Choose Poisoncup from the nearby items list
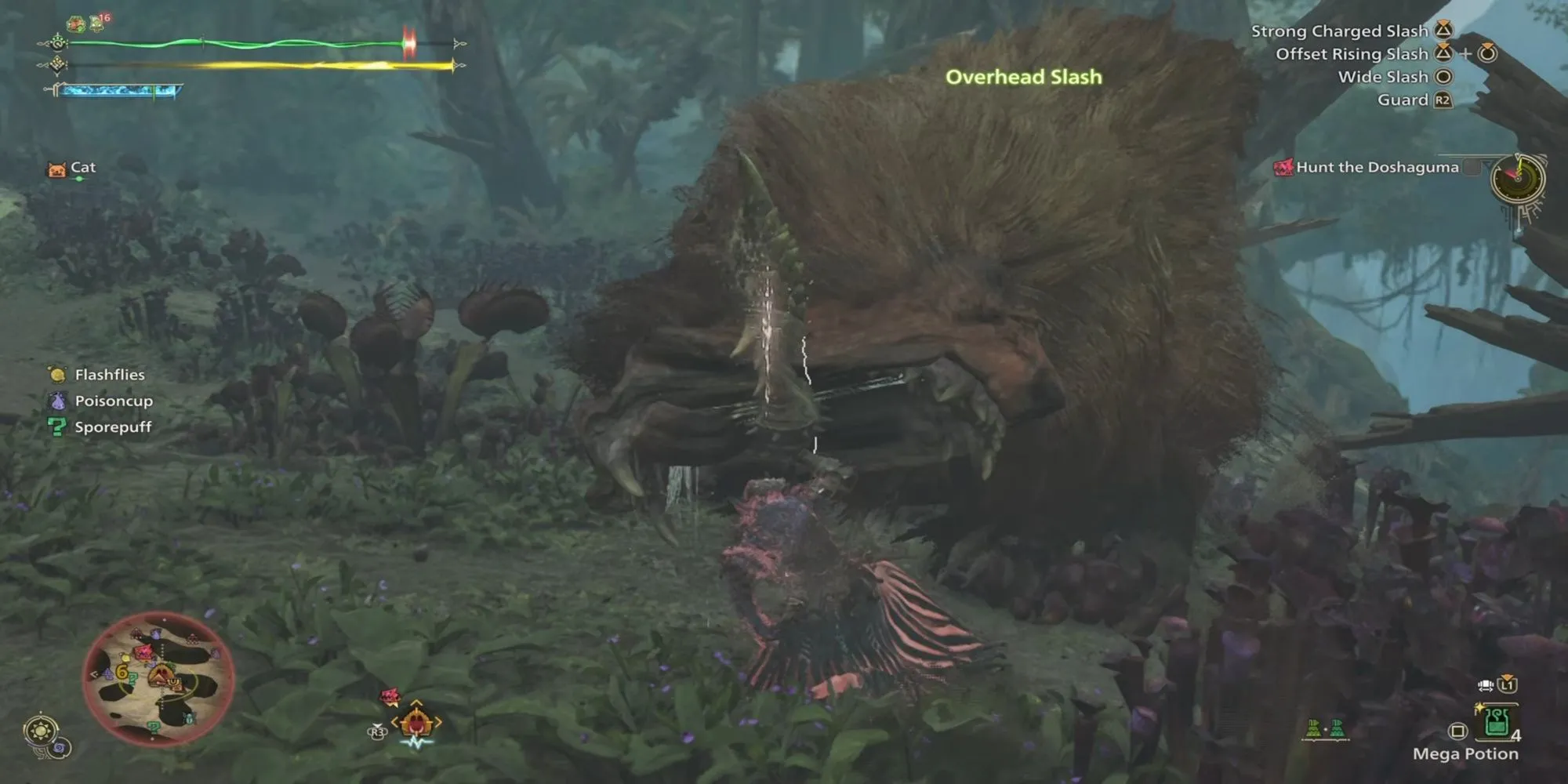Image resolution: width=1568 pixels, height=784 pixels. tap(113, 401)
